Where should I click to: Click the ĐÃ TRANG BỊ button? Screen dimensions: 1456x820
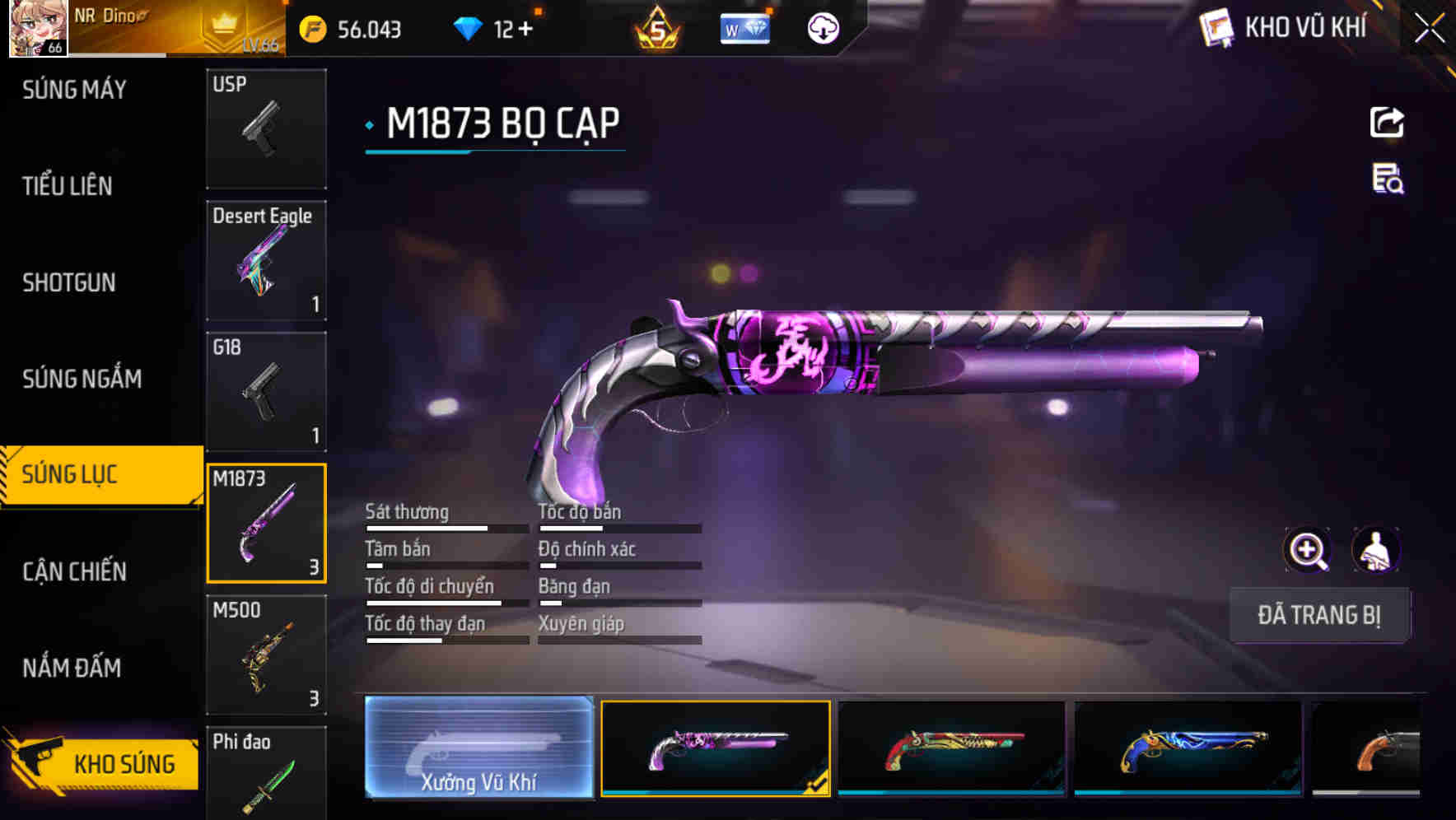pyautogui.click(x=1319, y=615)
